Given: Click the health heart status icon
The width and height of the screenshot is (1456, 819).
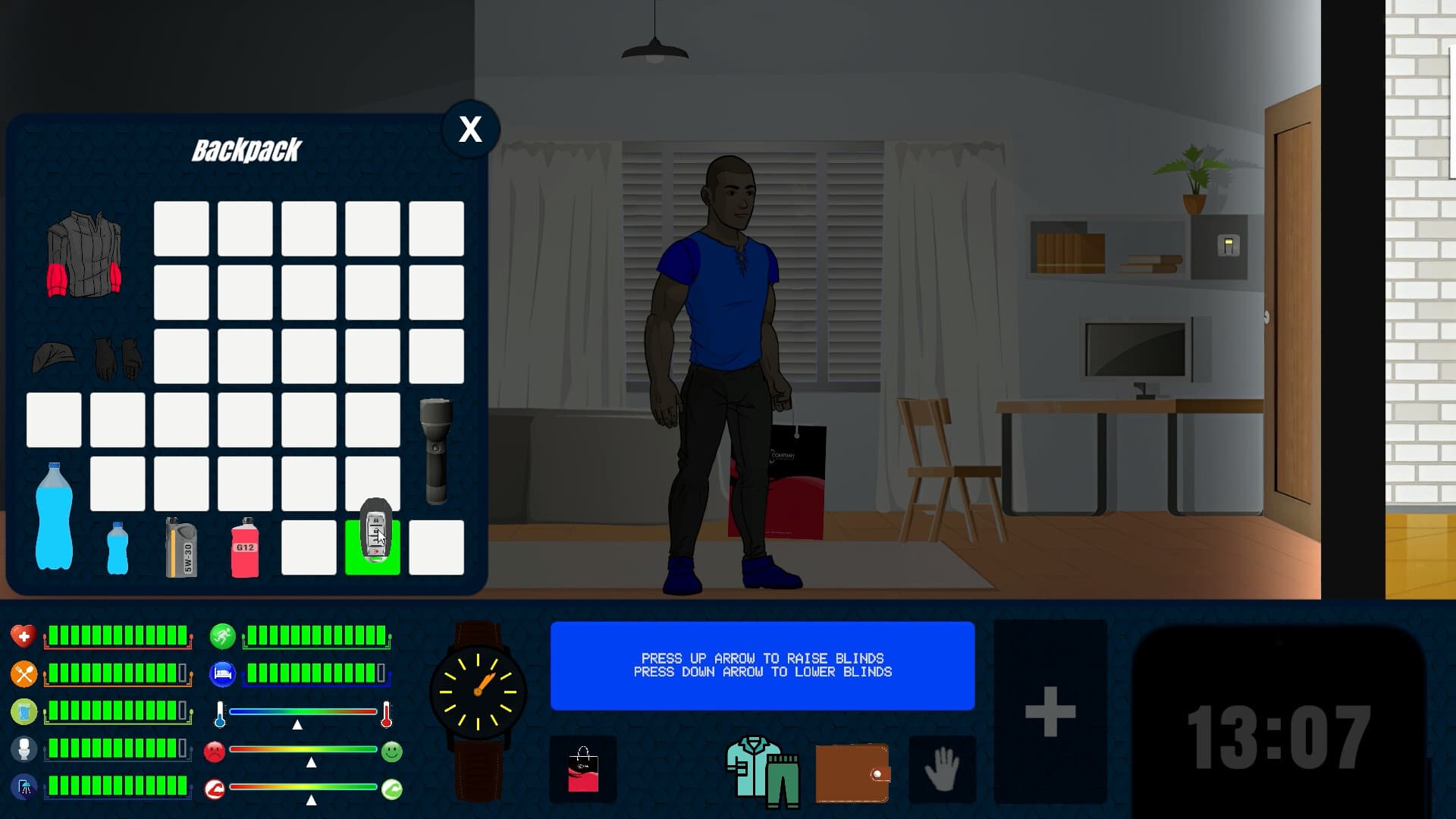Looking at the screenshot, I should point(25,635).
